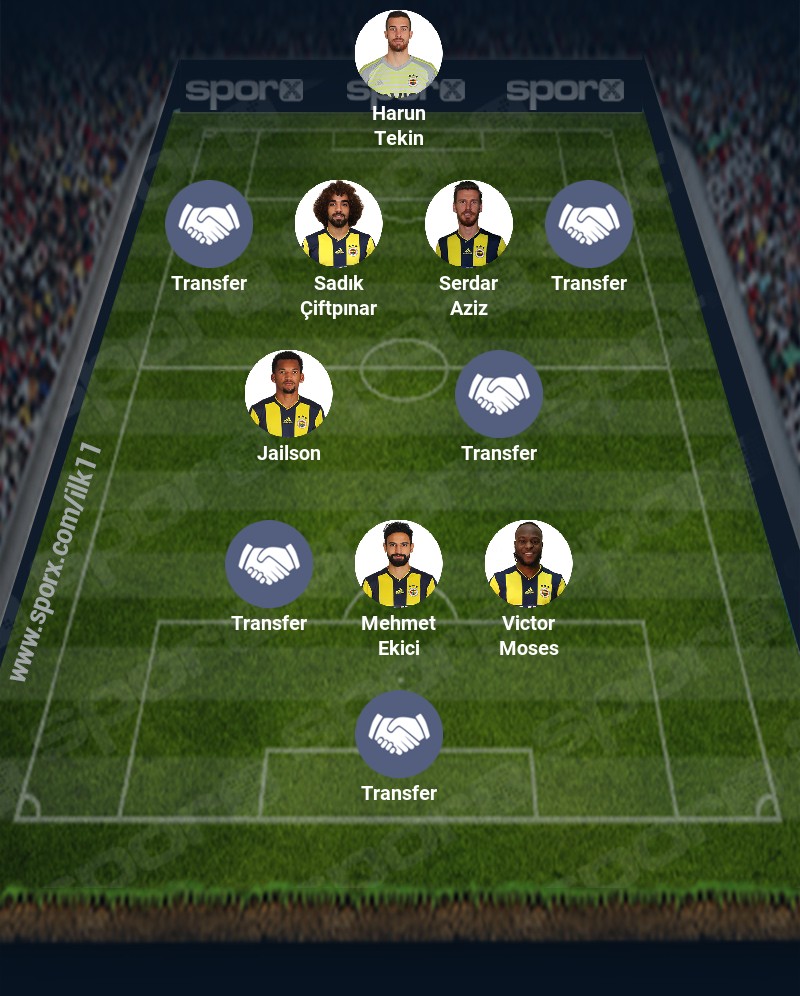Pick the Mehmet Ekici player slot
Viewport: 800px width, 996px height.
coord(399,564)
